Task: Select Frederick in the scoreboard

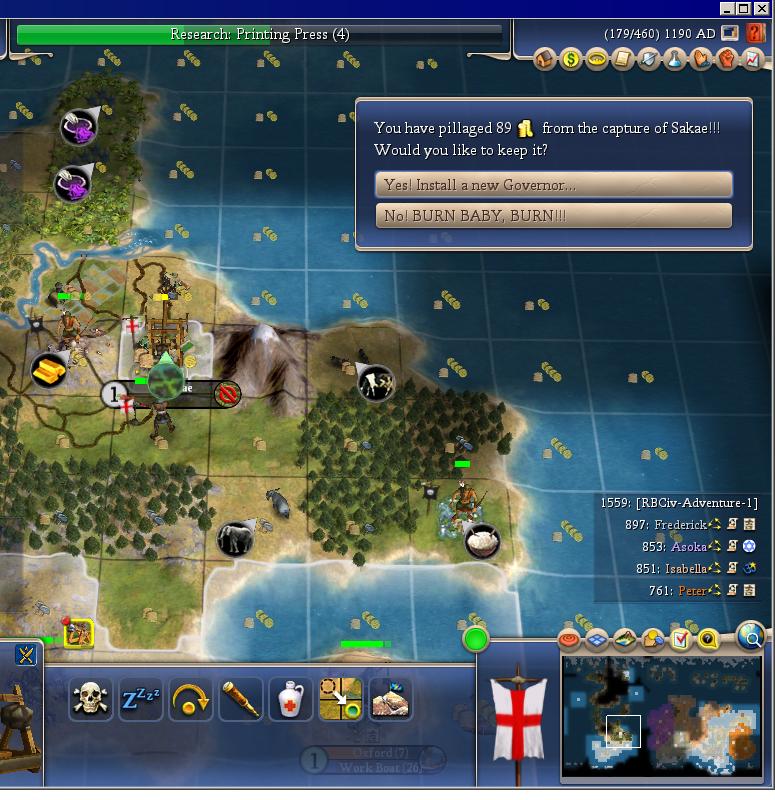Action: coord(678,524)
